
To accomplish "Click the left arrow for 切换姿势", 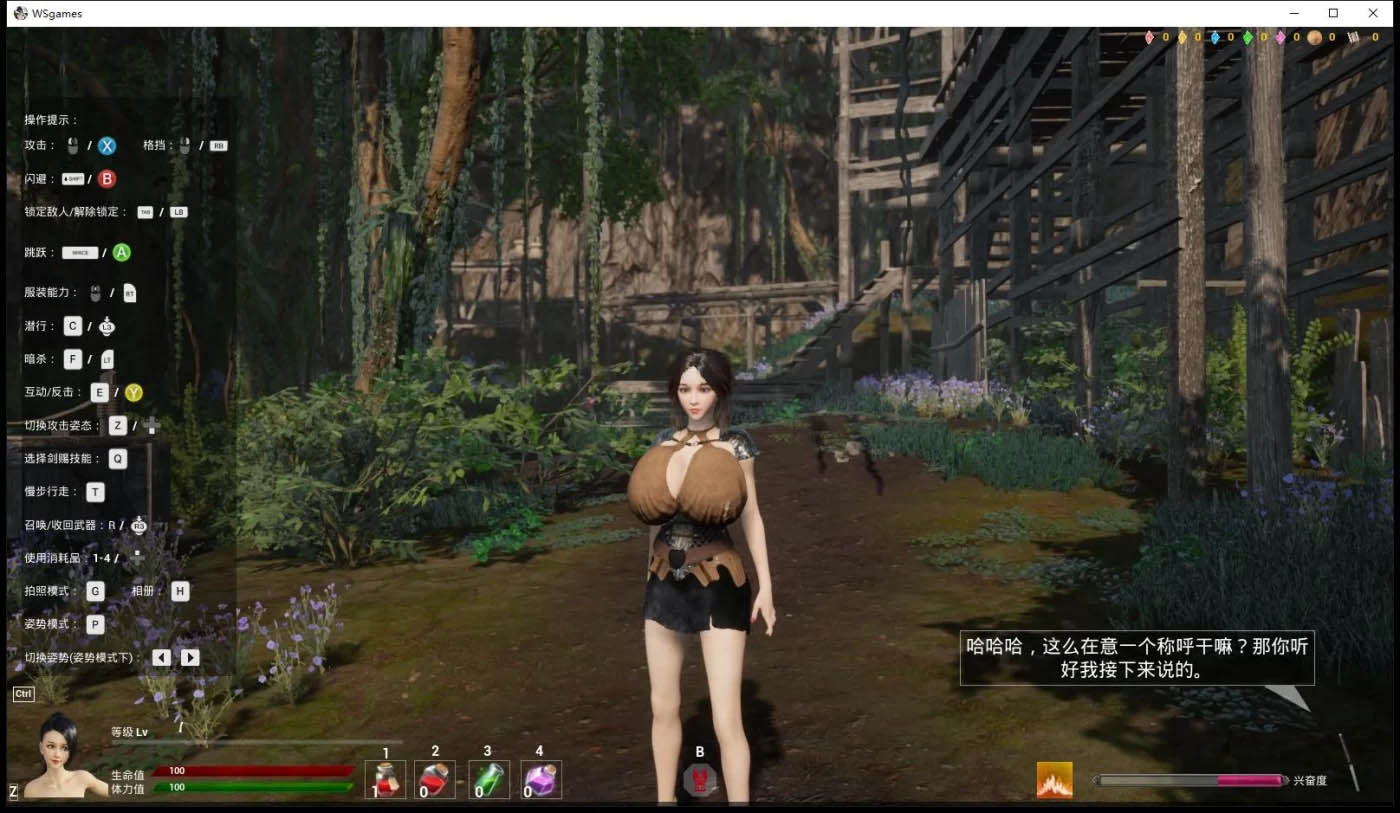I will [159, 657].
